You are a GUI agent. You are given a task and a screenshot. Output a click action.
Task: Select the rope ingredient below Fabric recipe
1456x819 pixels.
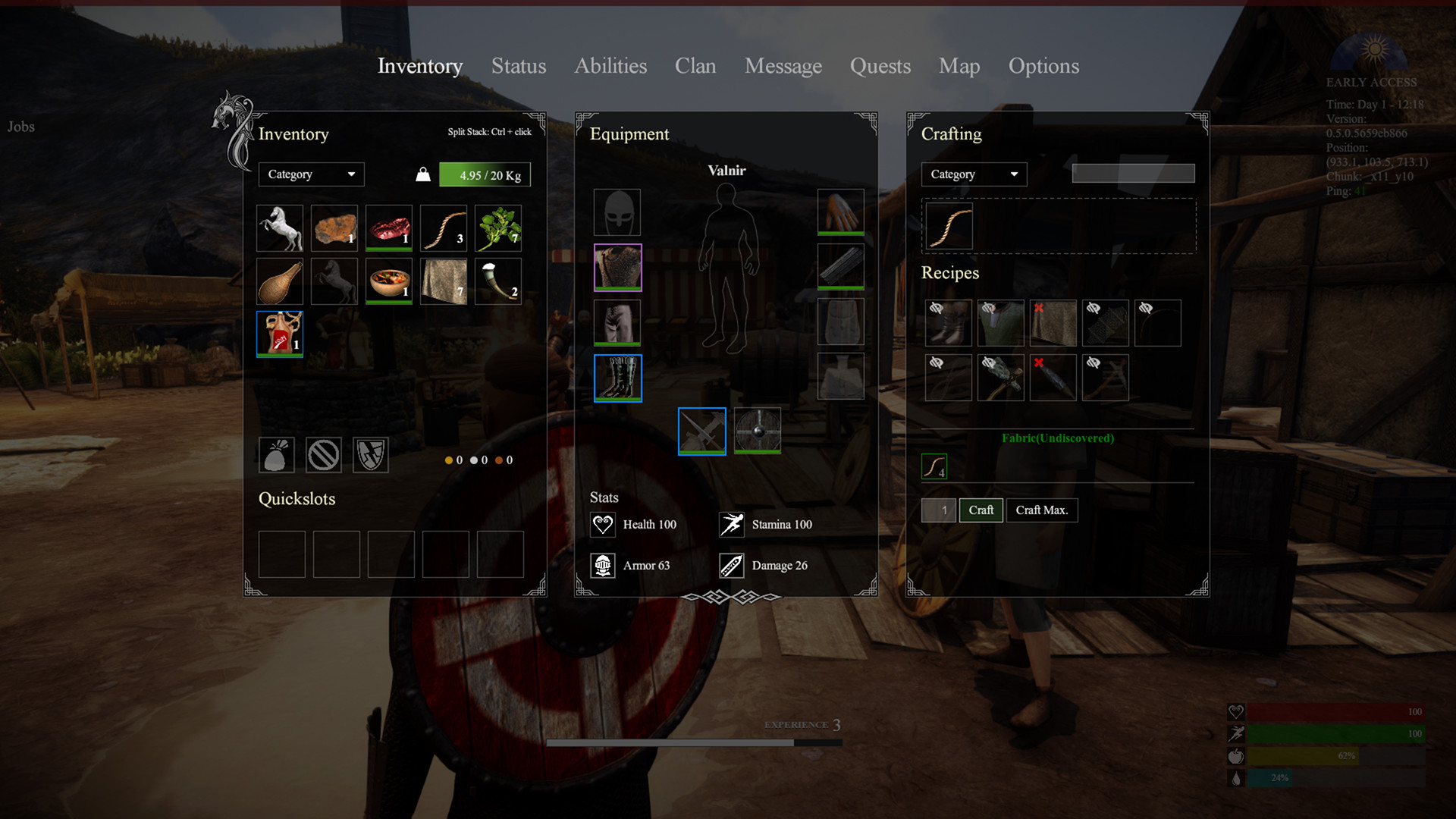(934, 466)
